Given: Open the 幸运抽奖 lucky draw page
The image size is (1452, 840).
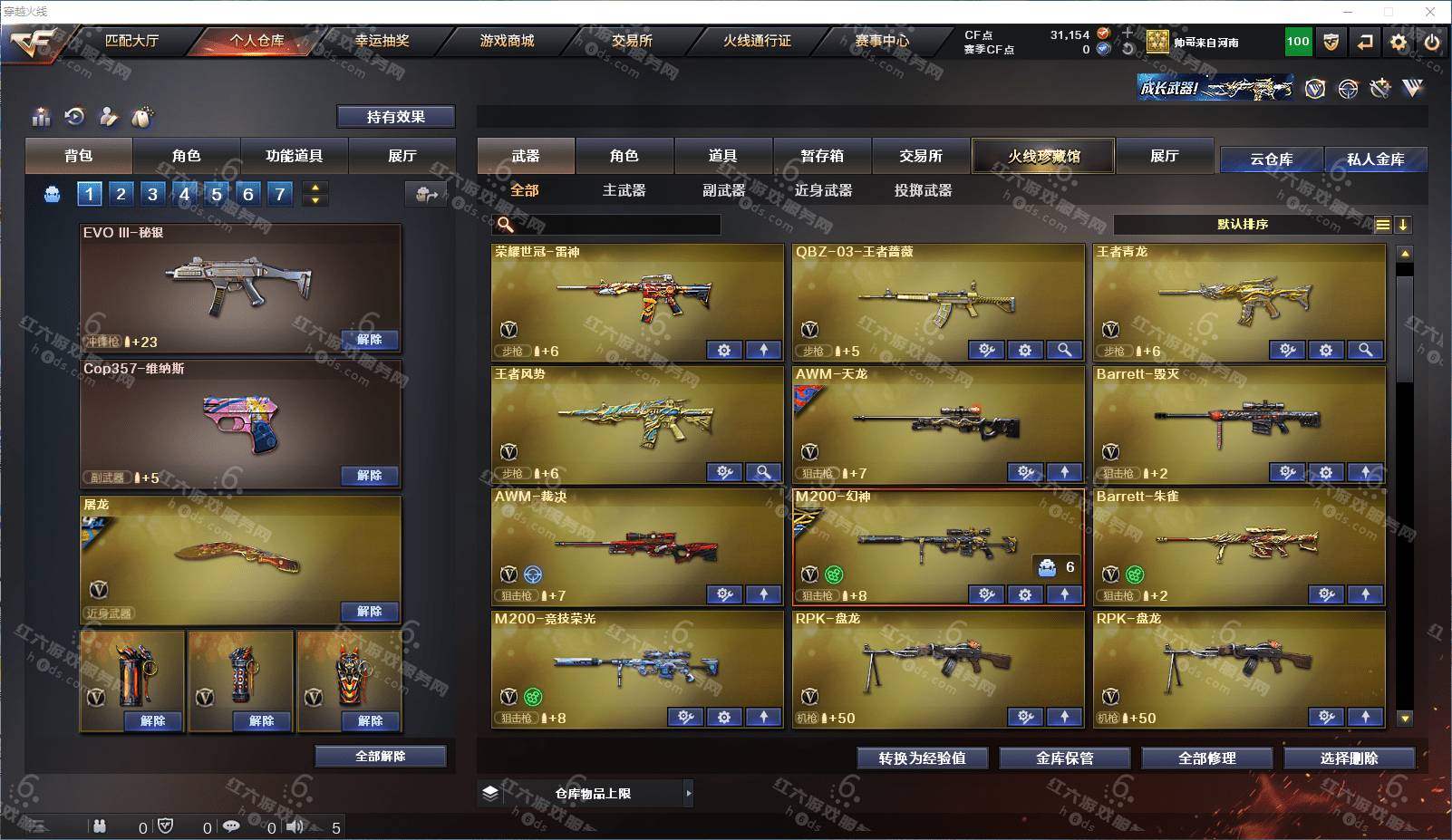Looking at the screenshot, I should click(x=382, y=41).
